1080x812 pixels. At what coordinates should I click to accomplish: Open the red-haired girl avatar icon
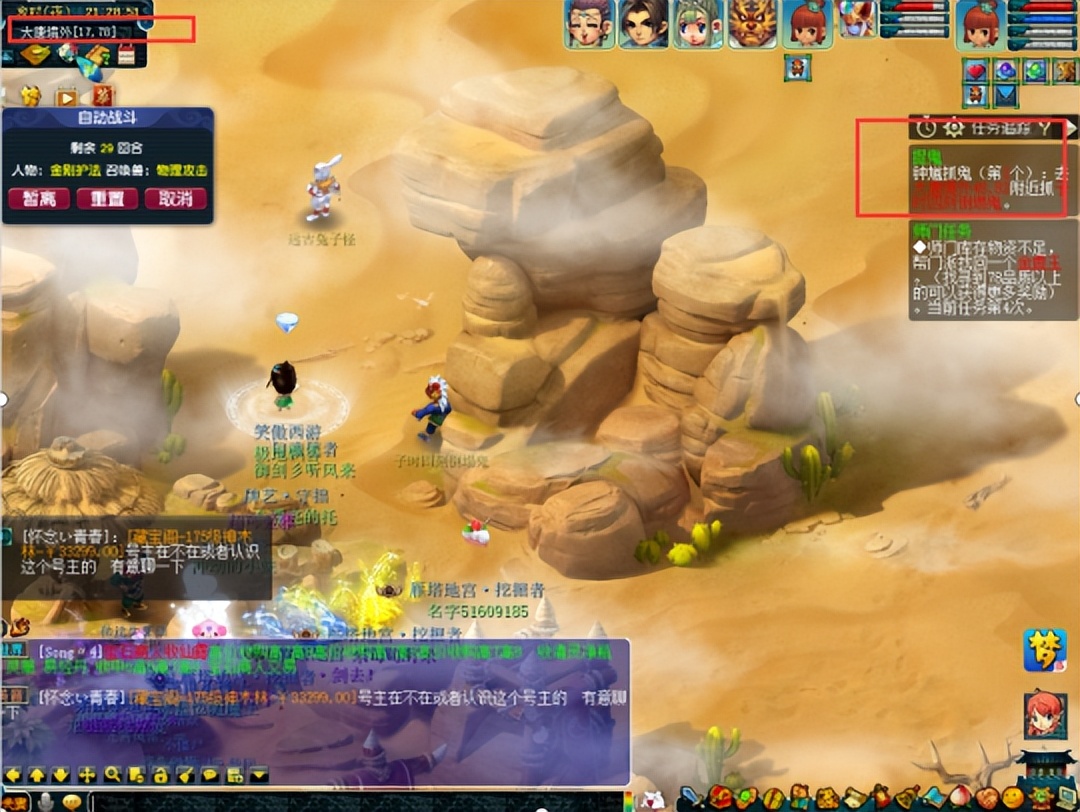1043,714
